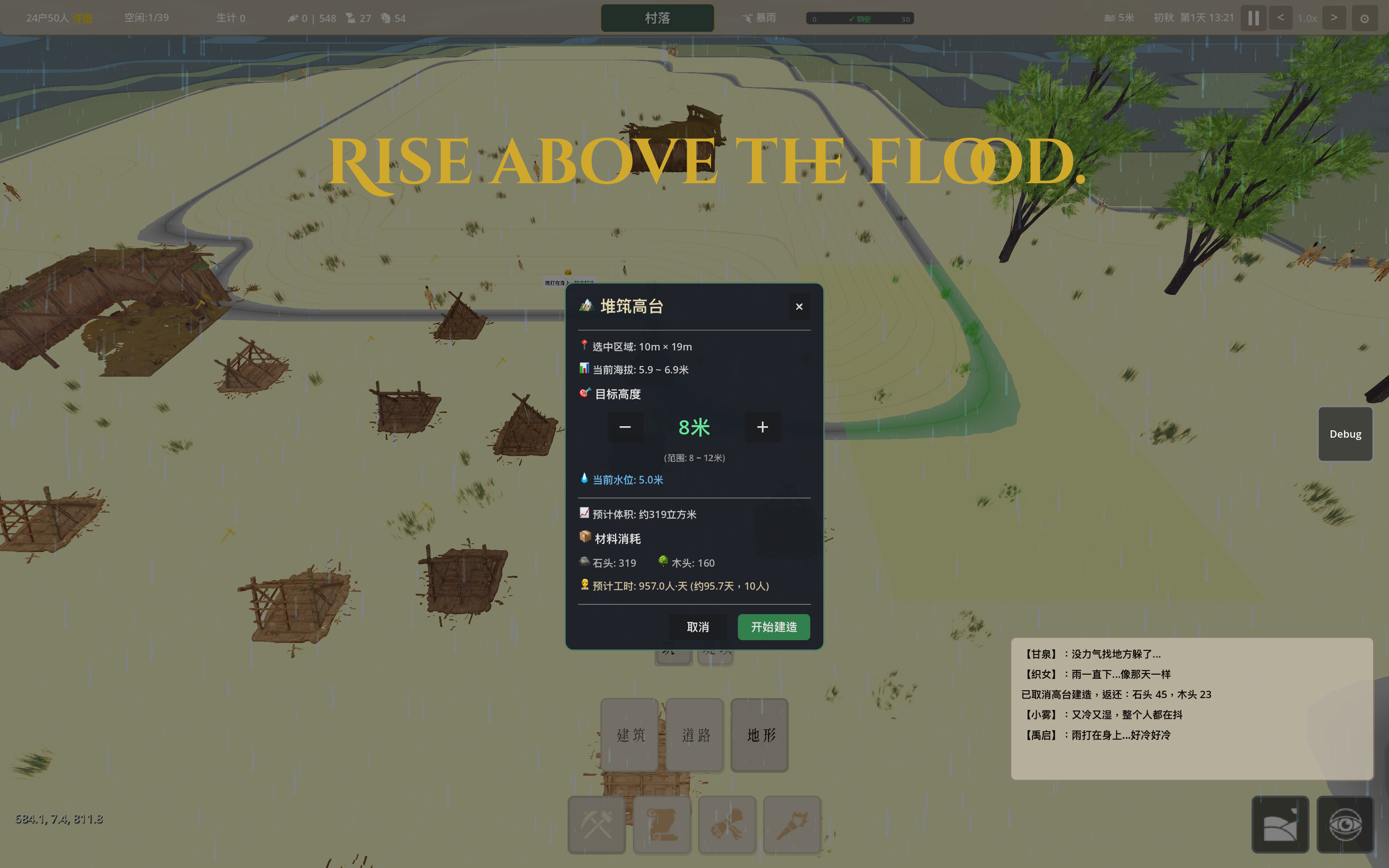This screenshot has height=868, width=1389.
Task: Switch to the 道路 road tab
Action: [694, 735]
